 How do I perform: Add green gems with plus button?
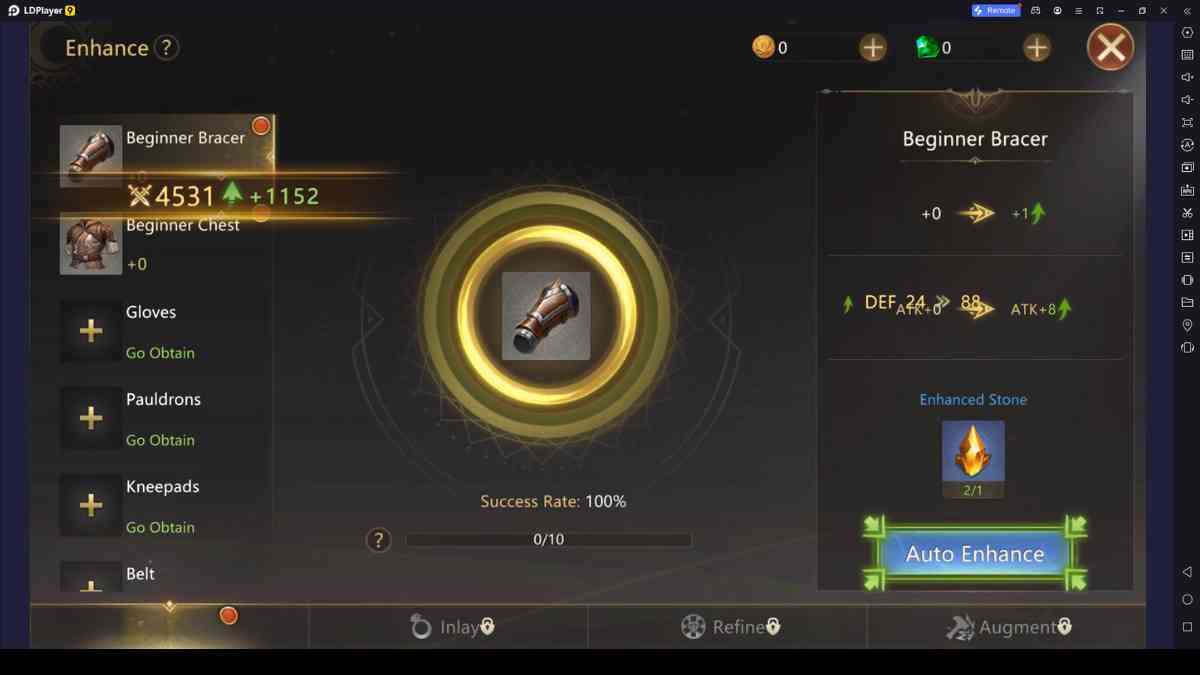[1036, 47]
